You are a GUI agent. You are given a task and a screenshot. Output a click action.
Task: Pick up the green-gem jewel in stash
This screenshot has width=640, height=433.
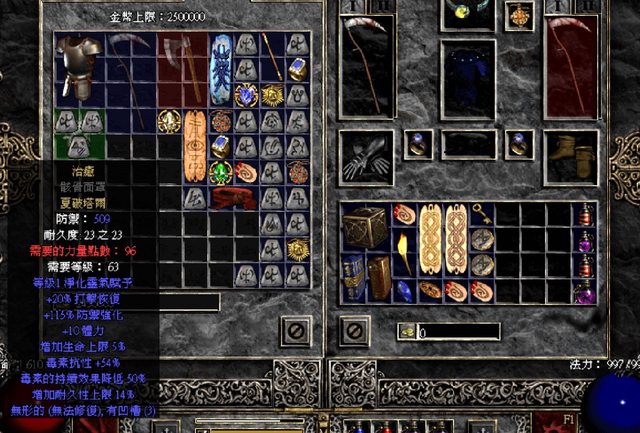(220, 171)
